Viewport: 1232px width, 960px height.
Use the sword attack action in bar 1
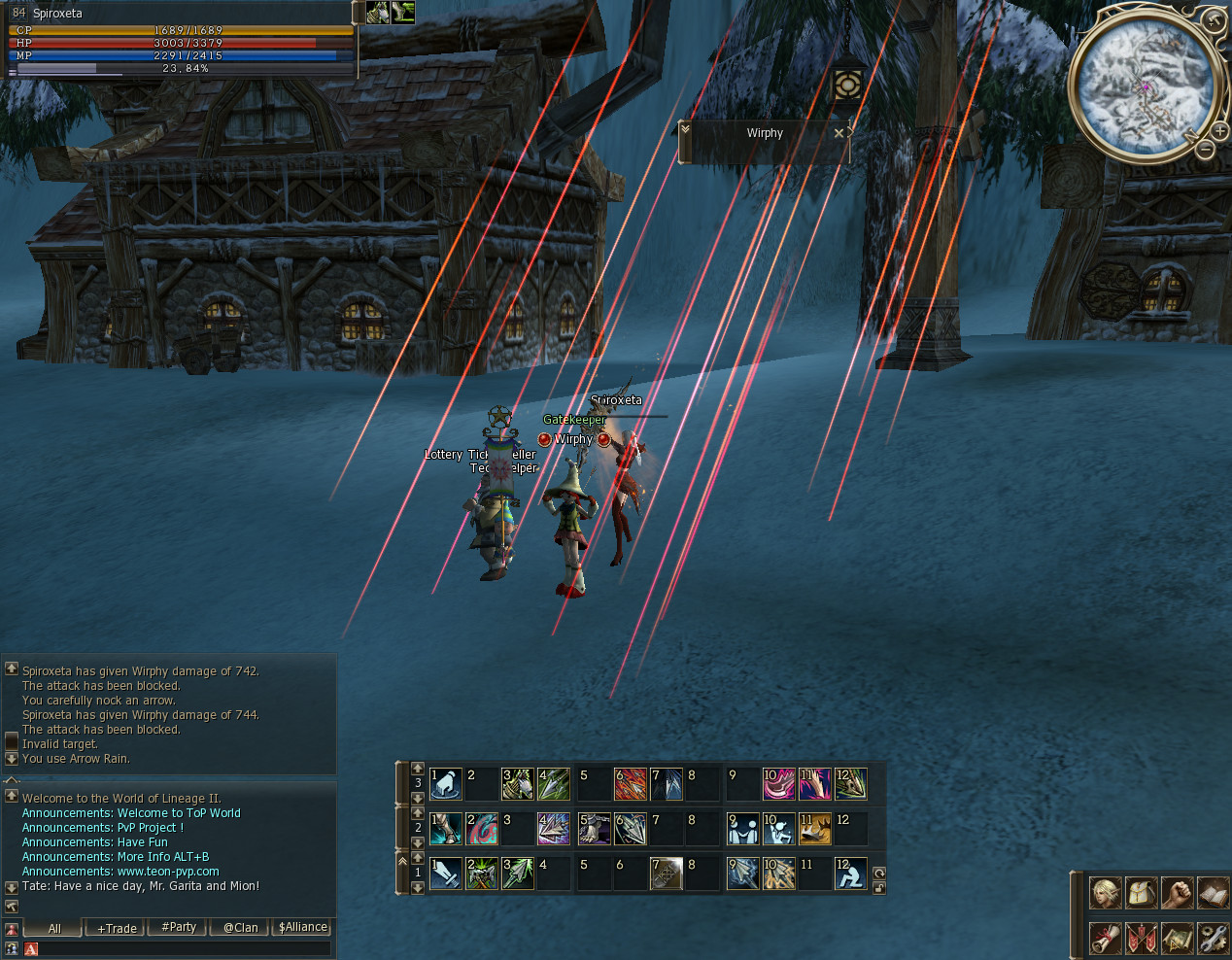tap(446, 874)
